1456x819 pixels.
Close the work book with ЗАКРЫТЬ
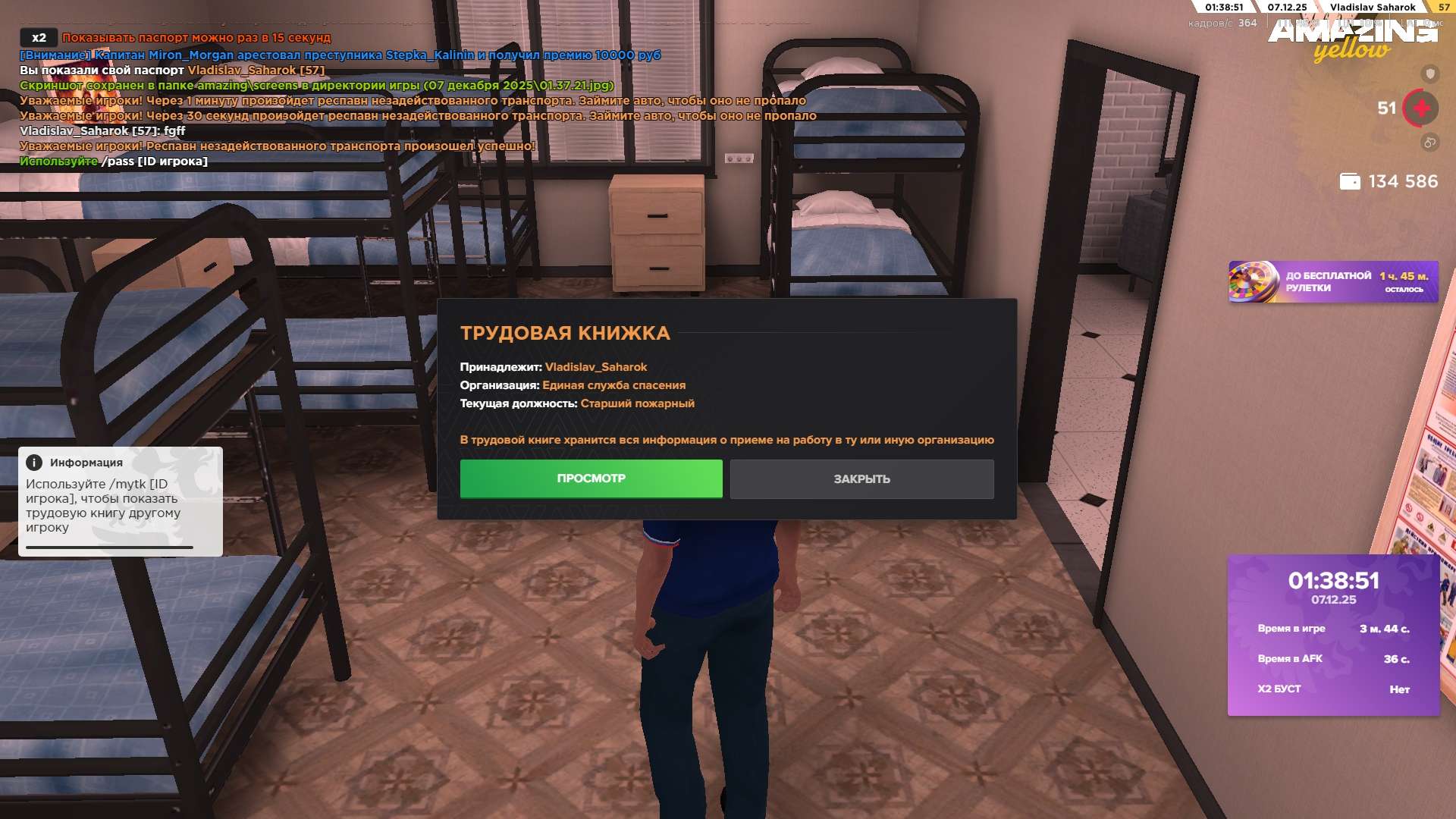pyautogui.click(x=861, y=479)
